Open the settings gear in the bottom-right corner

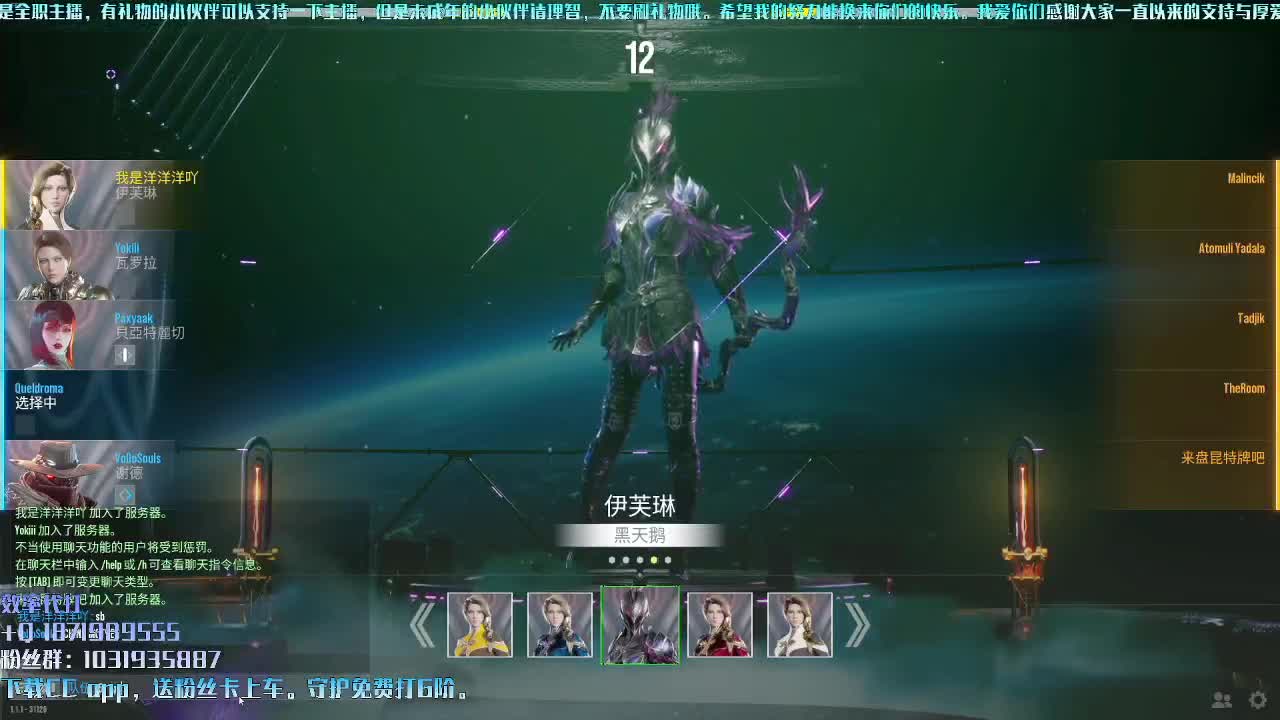tap(1257, 700)
